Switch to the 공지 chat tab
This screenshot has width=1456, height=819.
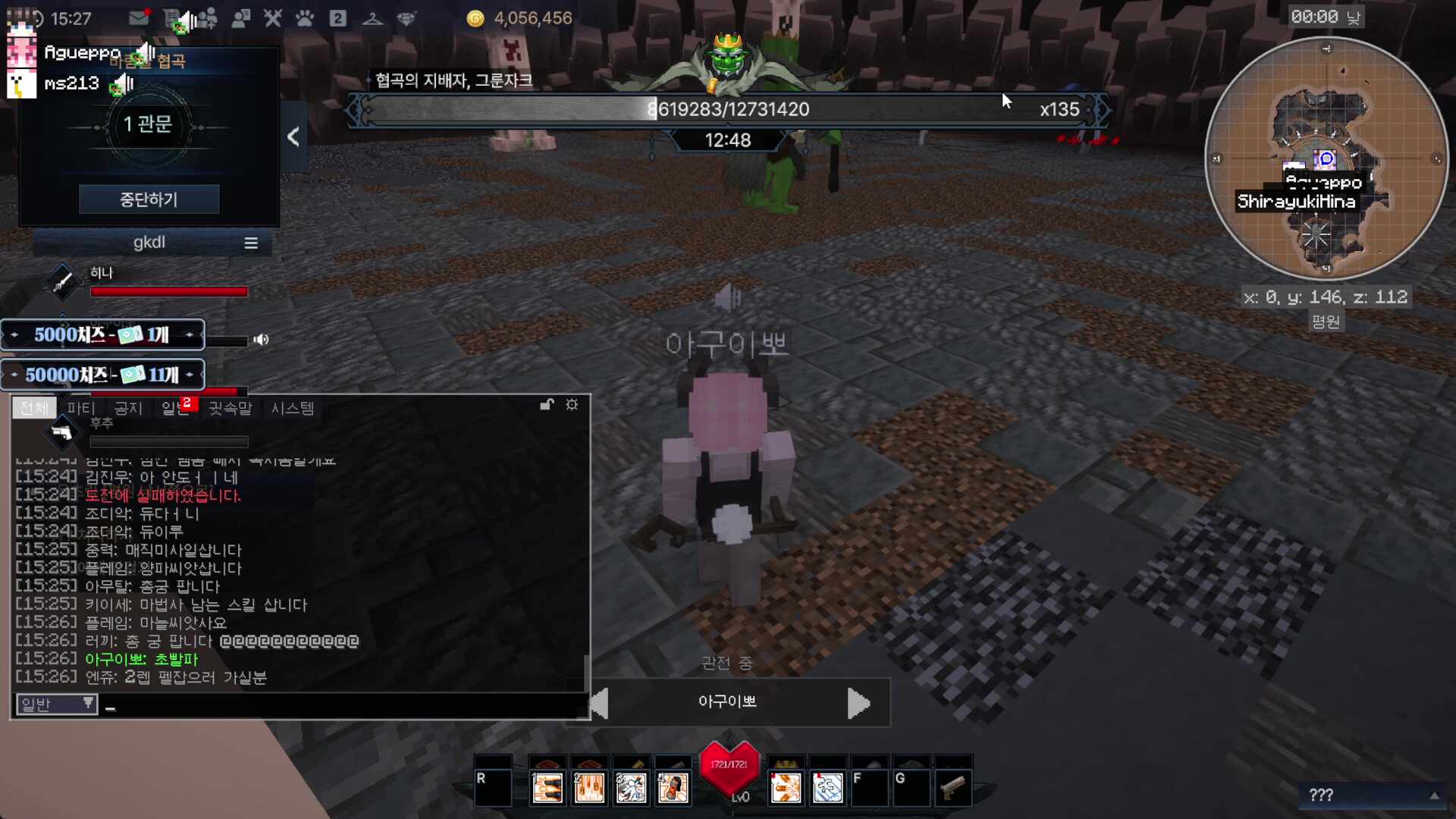point(128,408)
